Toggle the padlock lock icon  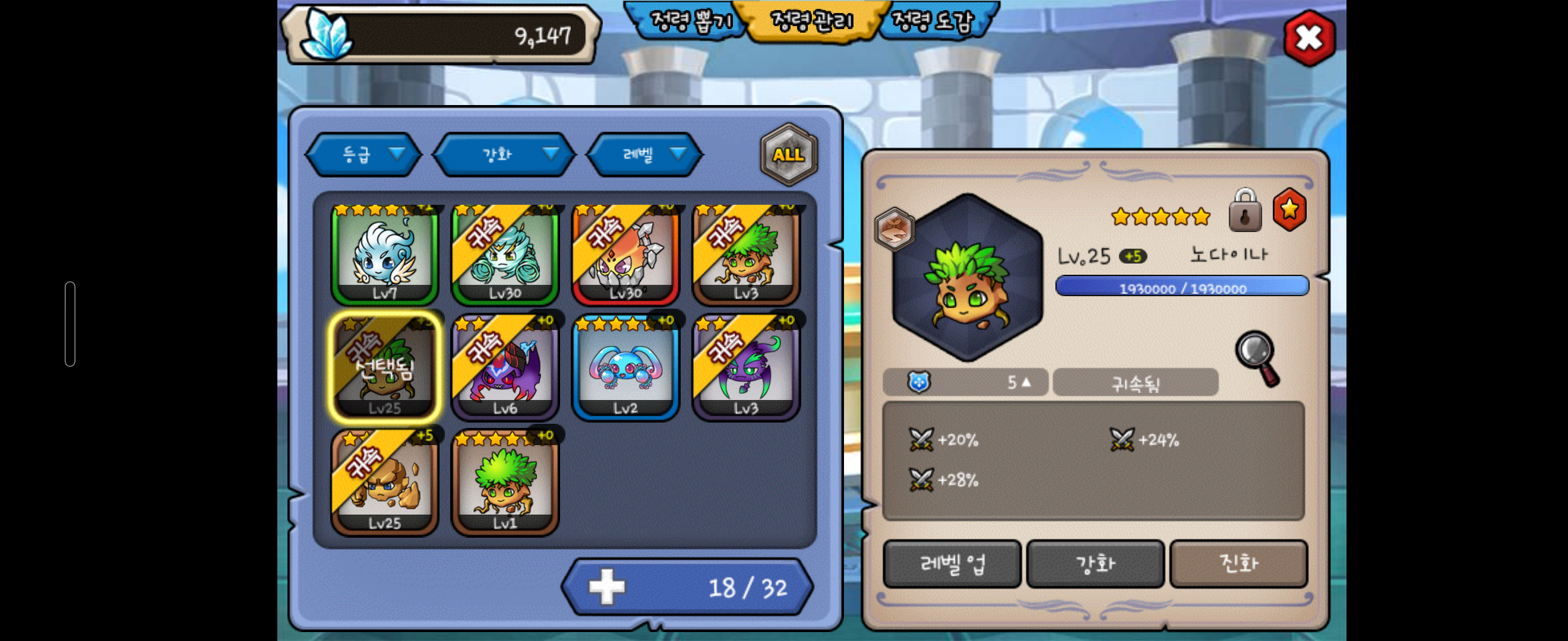(1245, 211)
